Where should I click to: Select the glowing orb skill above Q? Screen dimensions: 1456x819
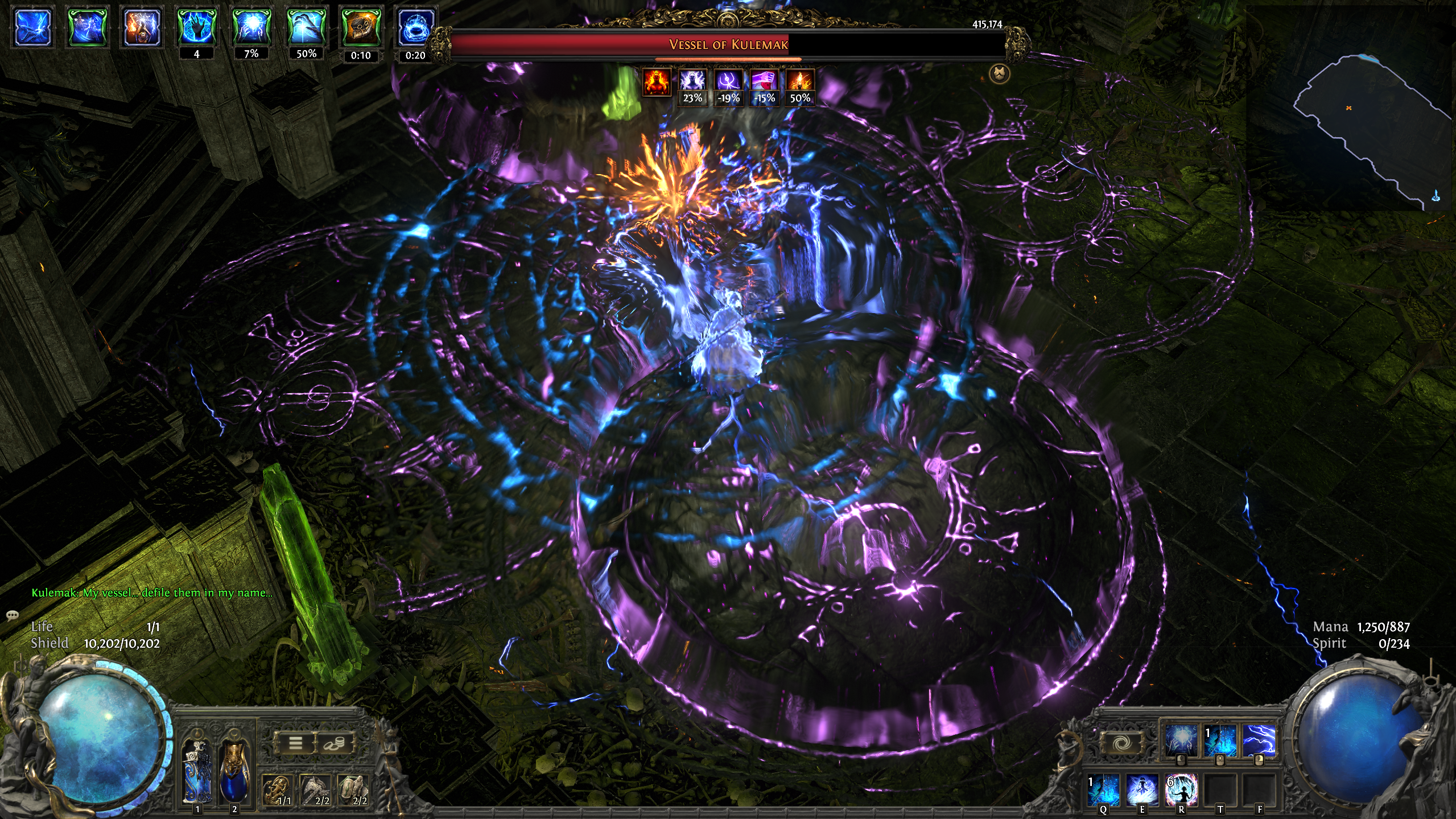pos(1180,741)
